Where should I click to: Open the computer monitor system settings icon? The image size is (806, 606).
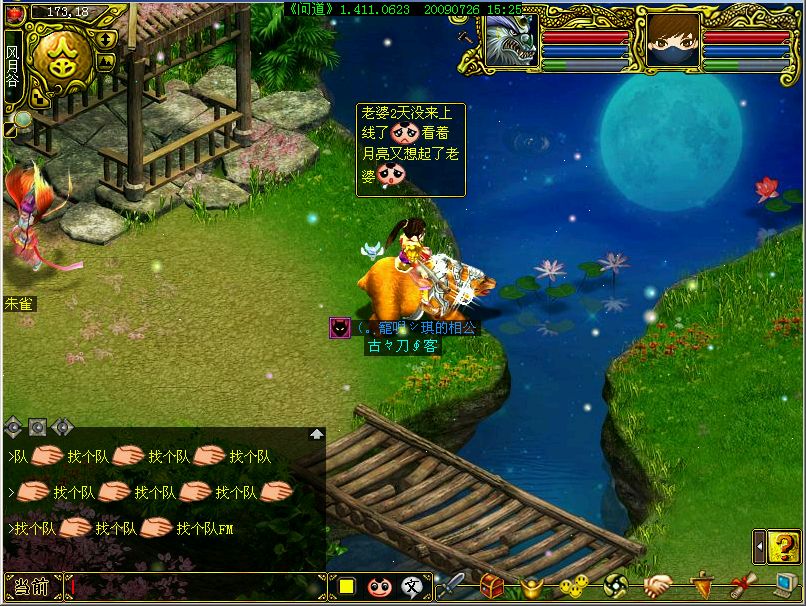(785, 585)
